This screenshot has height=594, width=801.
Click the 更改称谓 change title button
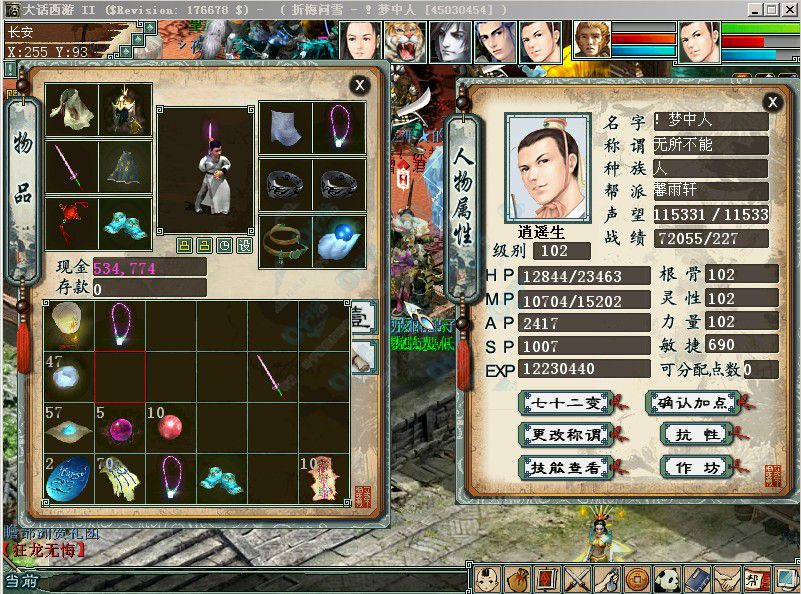(565, 435)
